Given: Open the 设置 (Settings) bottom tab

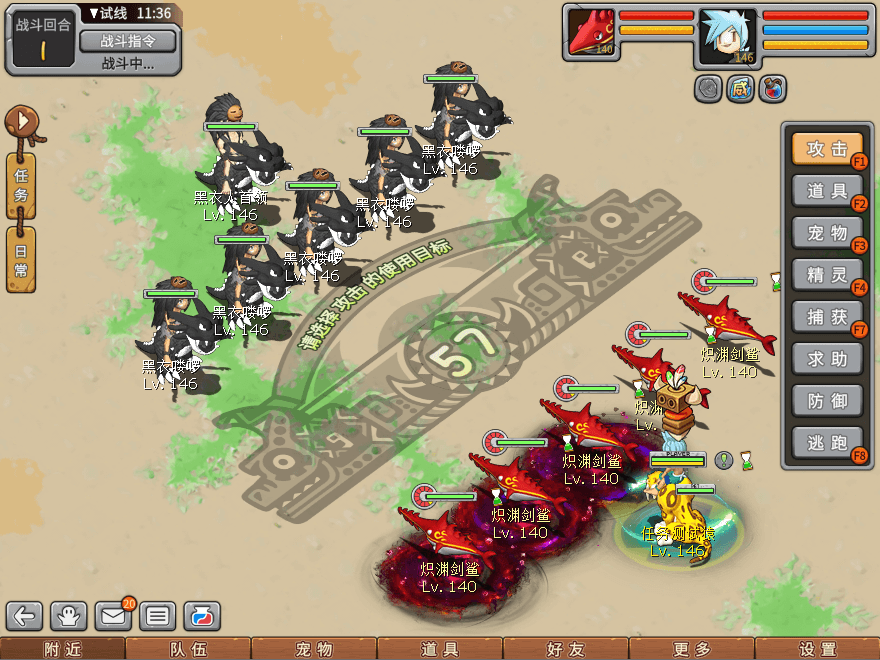Looking at the screenshot, I should 817,649.
